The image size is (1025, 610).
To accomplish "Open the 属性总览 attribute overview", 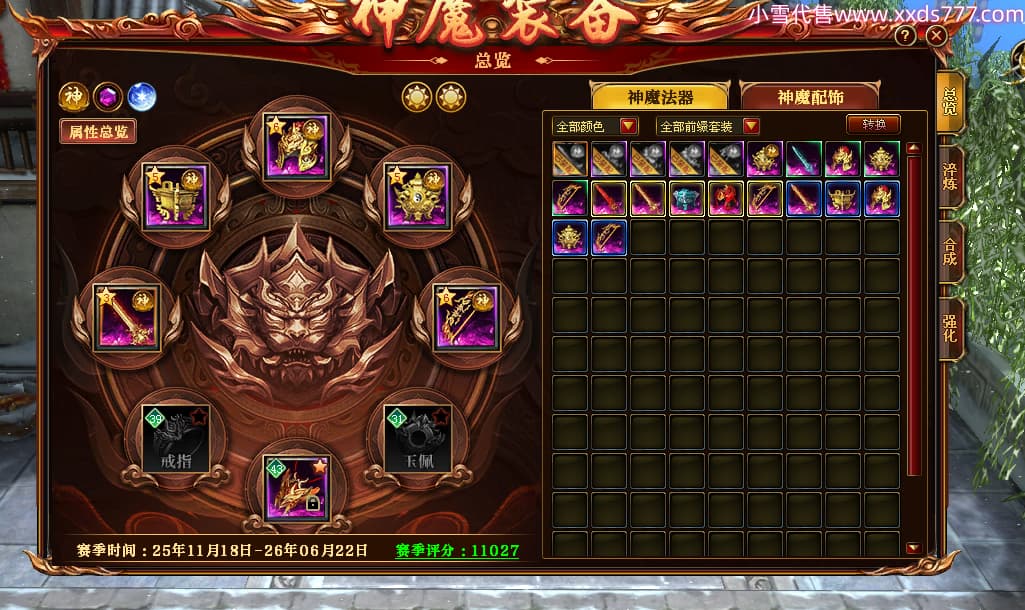I will point(98,131).
